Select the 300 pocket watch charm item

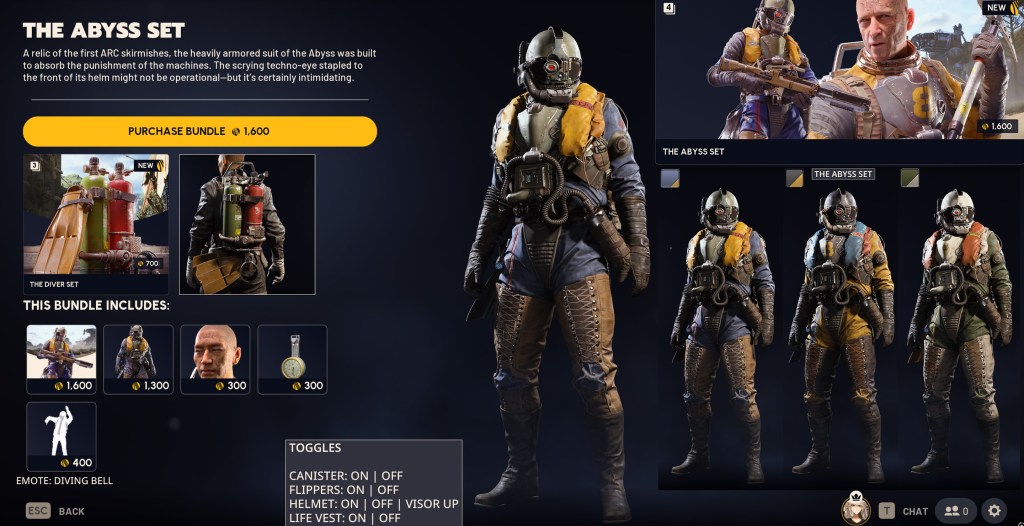tap(292, 359)
